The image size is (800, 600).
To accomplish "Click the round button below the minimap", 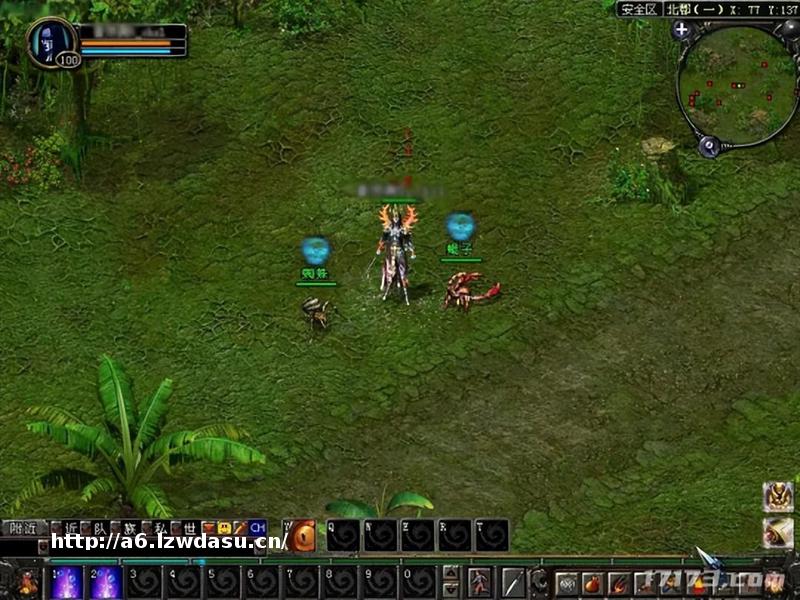I will click(709, 146).
